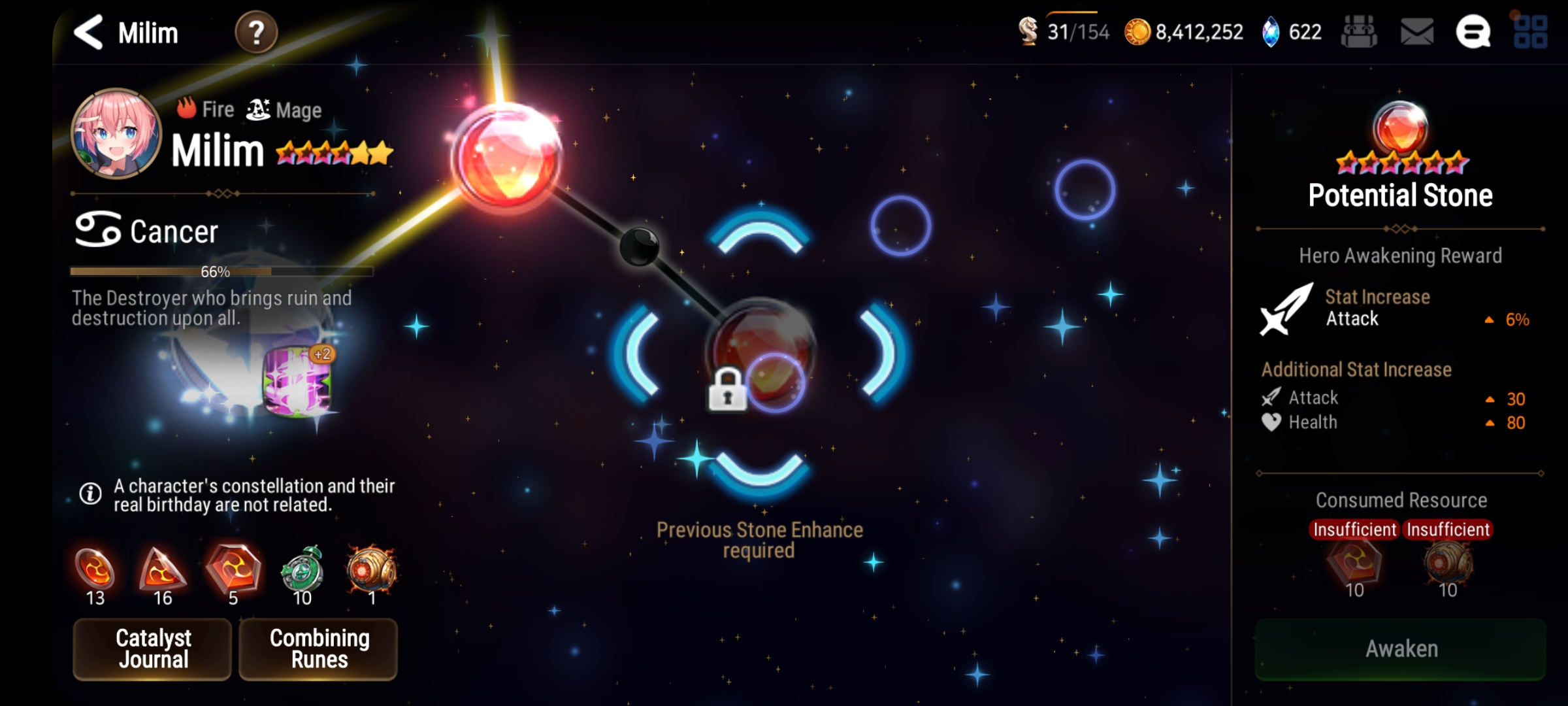Viewport: 1568px width, 706px height.
Task: Click the mail inbox icon
Action: [x=1415, y=31]
